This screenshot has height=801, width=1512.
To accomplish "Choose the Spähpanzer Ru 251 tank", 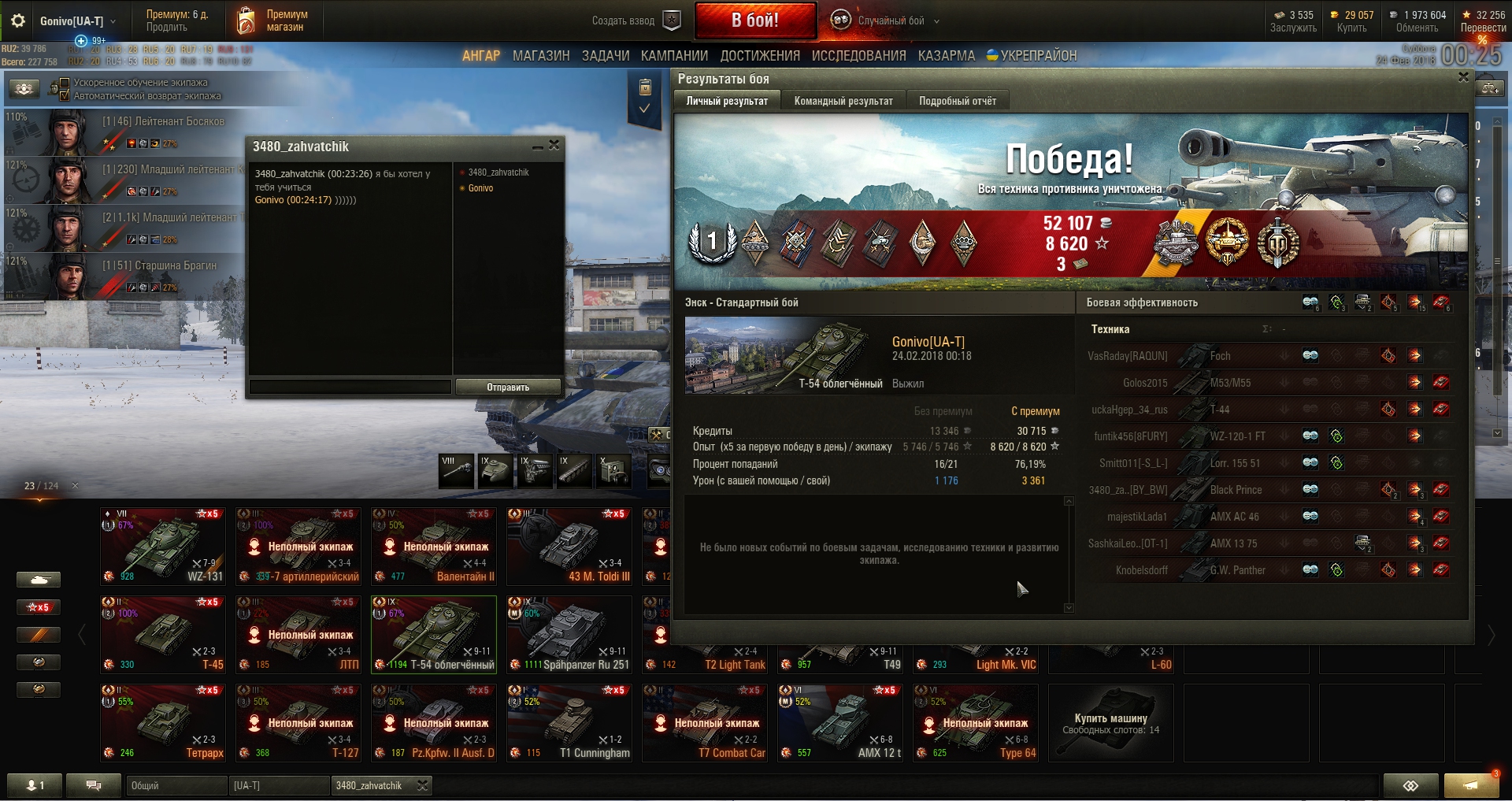I will [x=569, y=634].
